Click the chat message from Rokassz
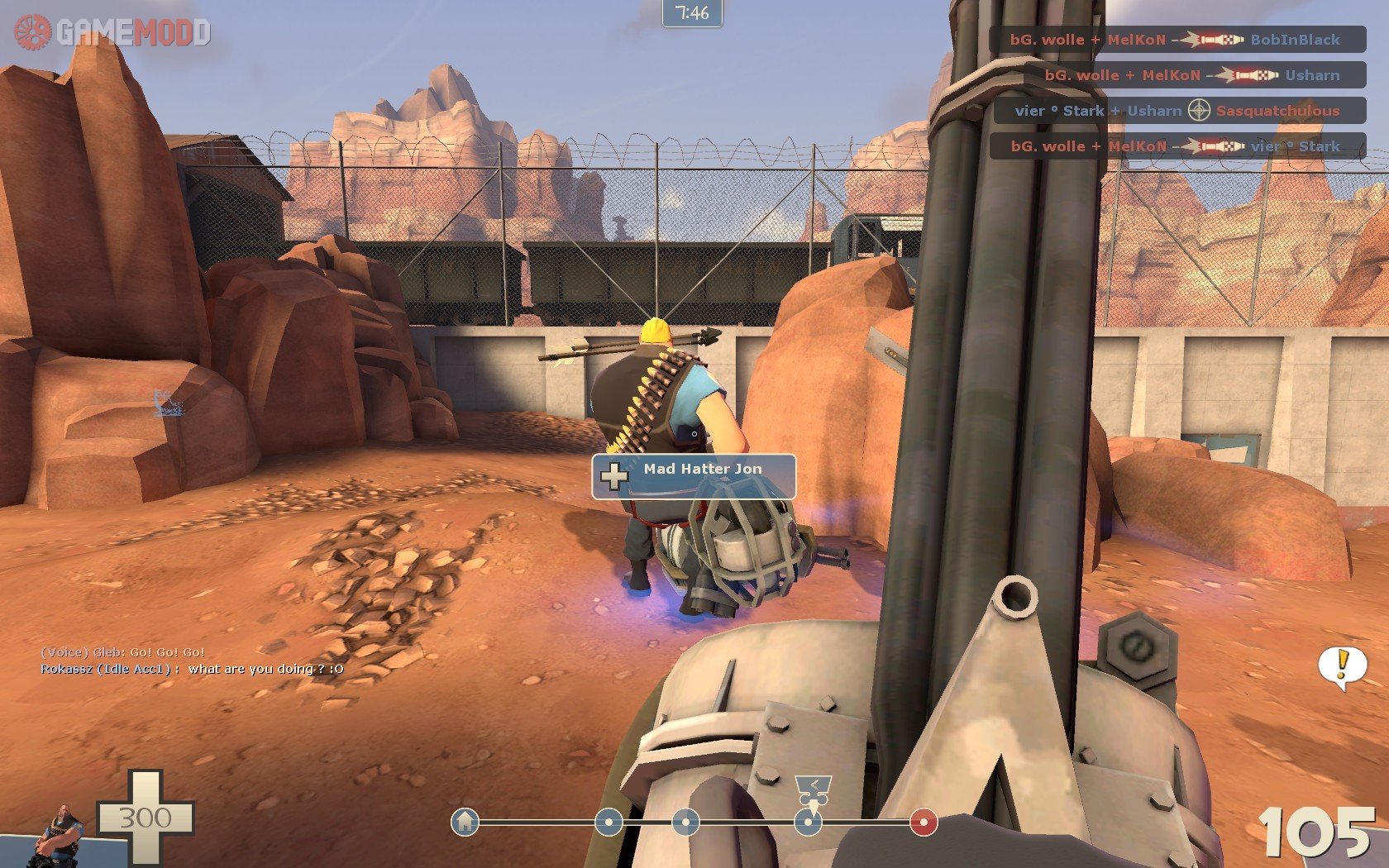 tap(192, 669)
